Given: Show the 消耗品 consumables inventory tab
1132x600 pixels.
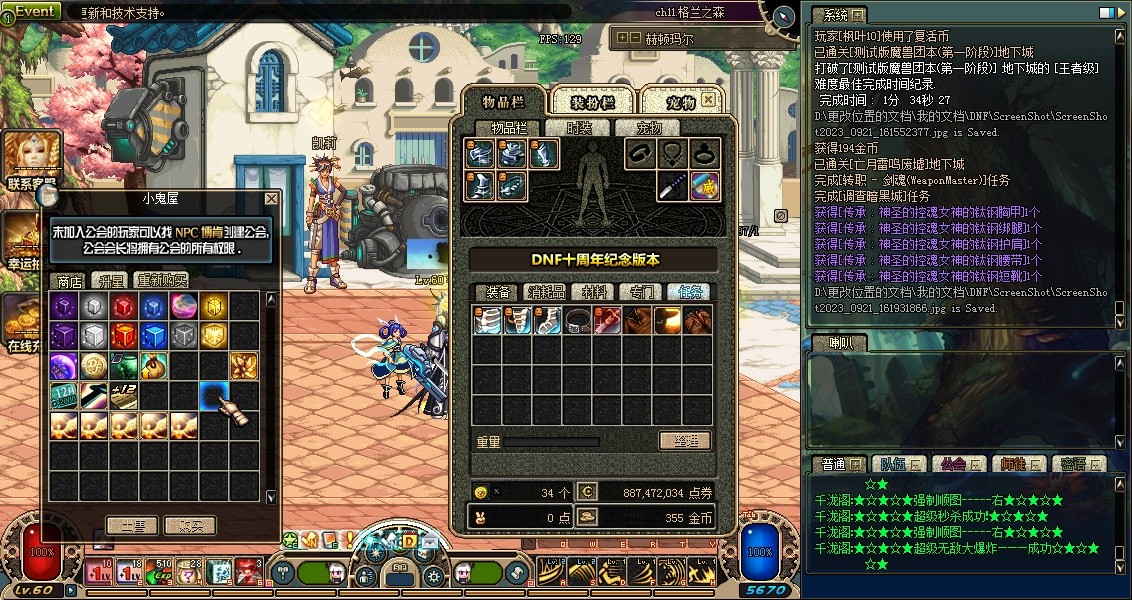Looking at the screenshot, I should [x=546, y=292].
